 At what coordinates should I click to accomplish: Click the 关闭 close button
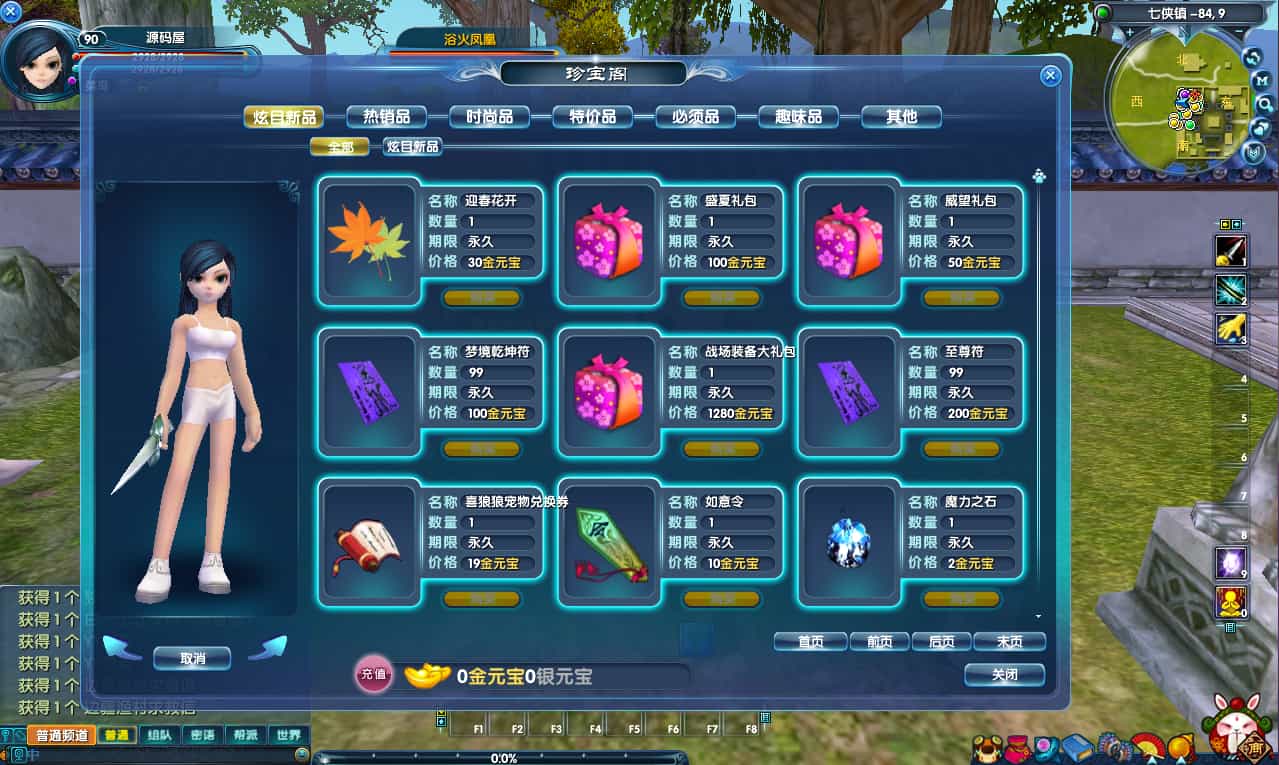(x=1004, y=675)
